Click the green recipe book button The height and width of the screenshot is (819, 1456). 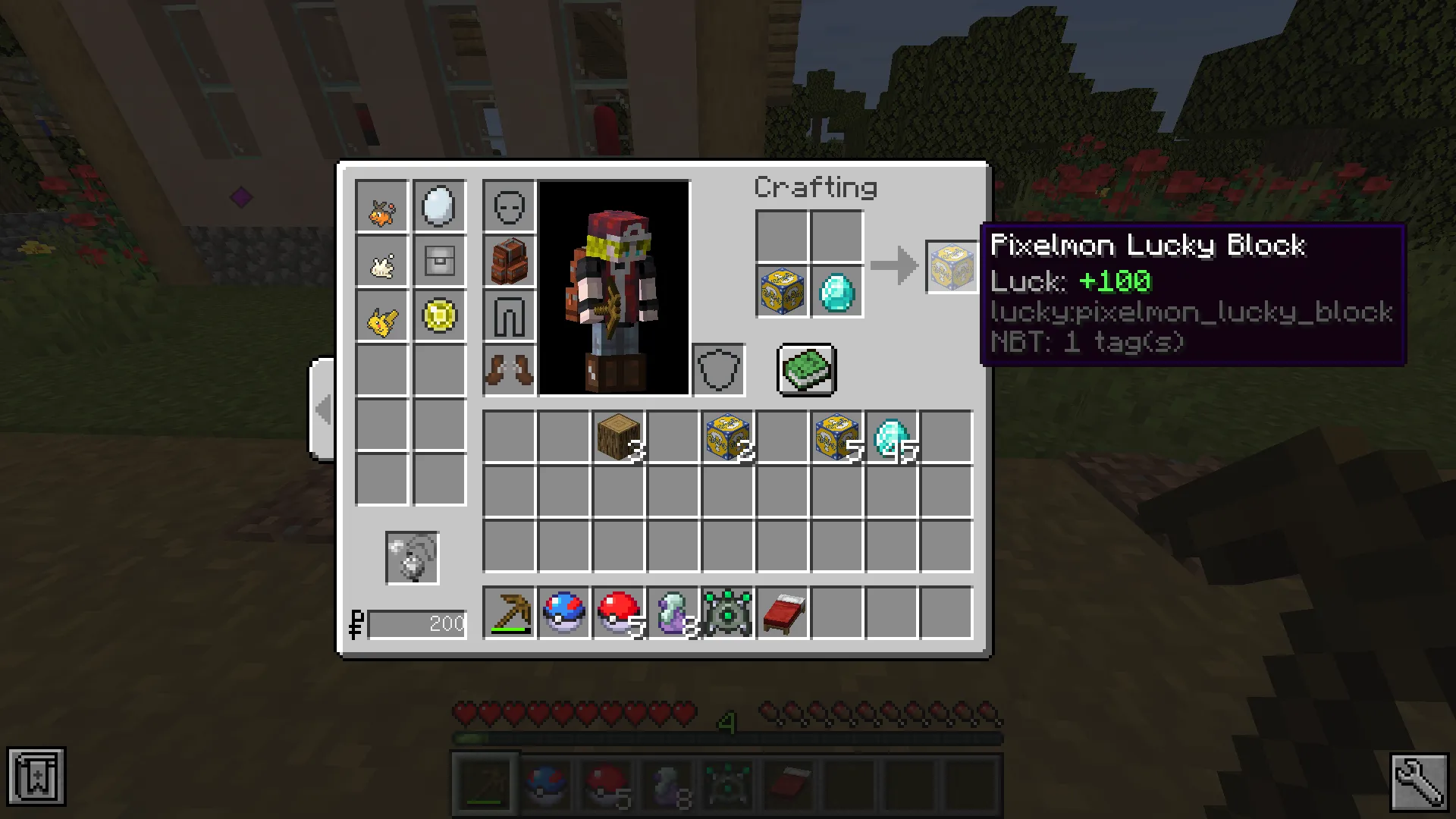point(805,370)
